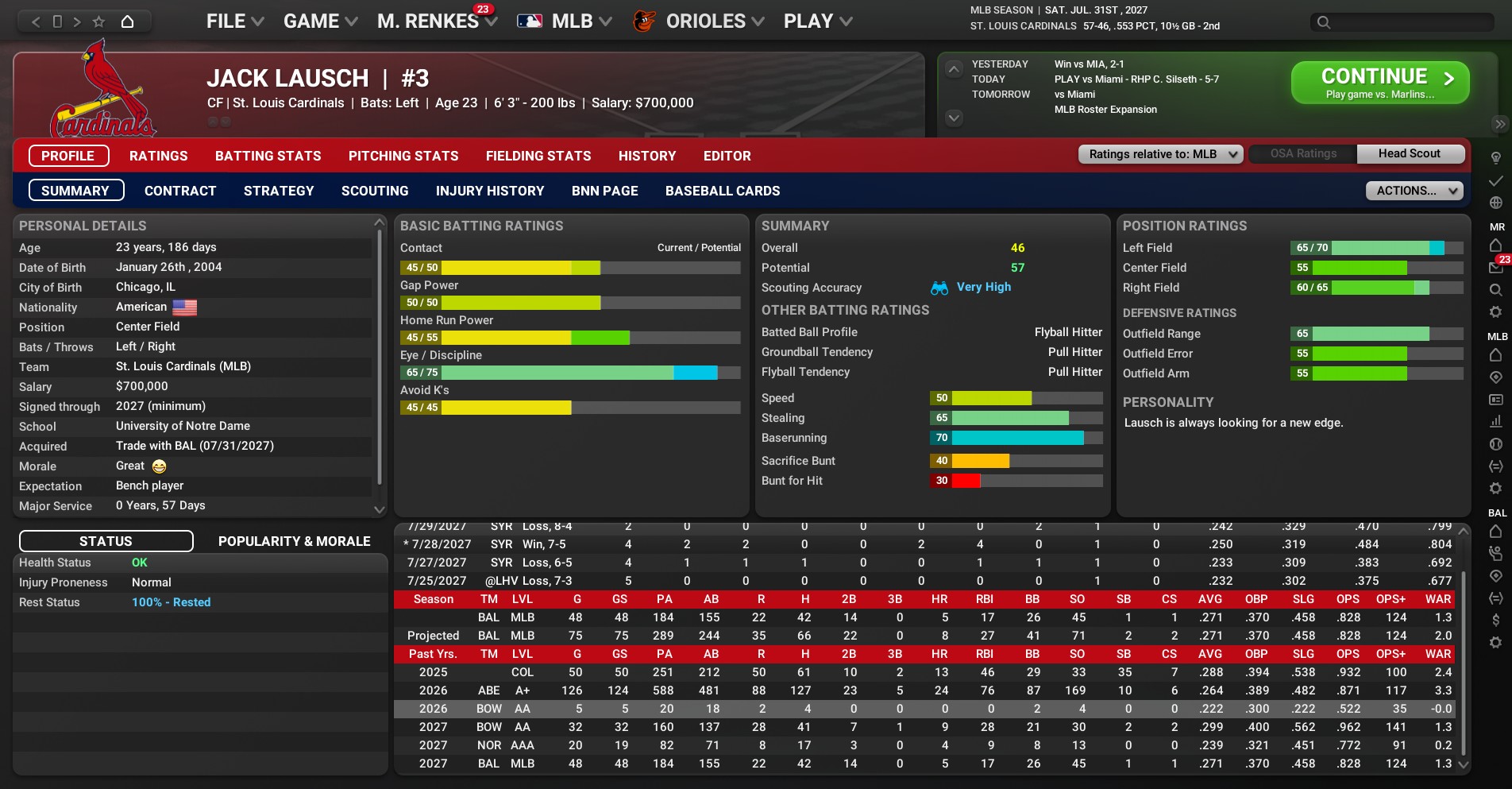Click the green CONTINUE button
Viewport: 1512px width, 789px height.
tap(1379, 83)
